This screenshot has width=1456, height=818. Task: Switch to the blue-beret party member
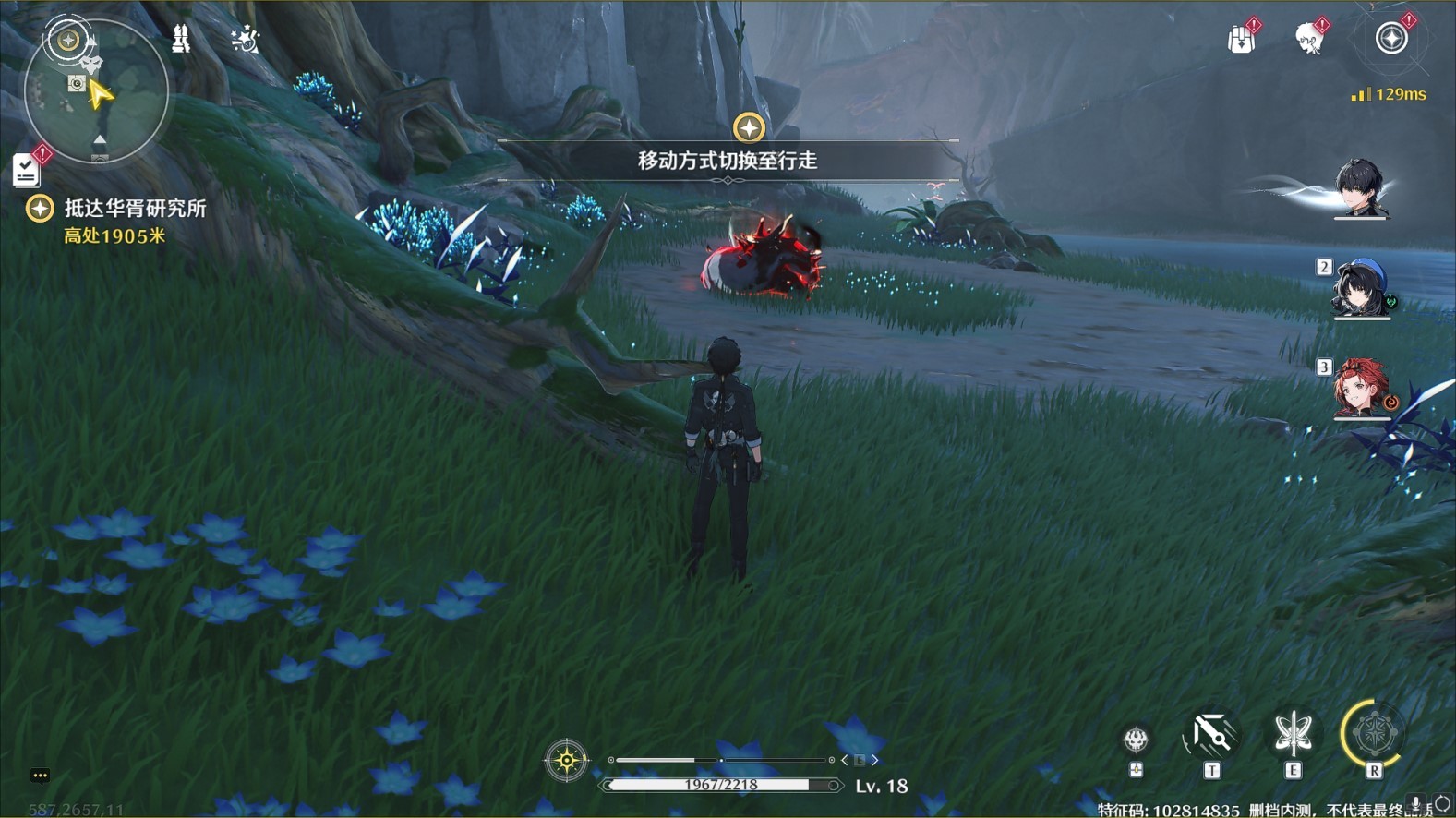click(x=1359, y=288)
